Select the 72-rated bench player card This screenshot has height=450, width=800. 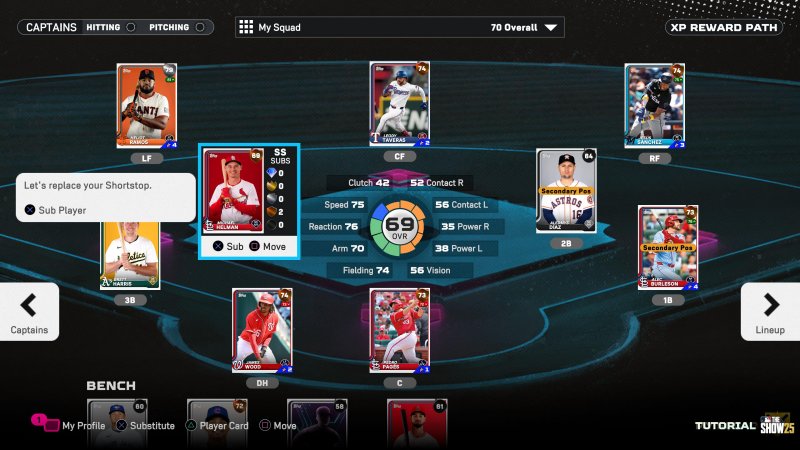click(217, 422)
